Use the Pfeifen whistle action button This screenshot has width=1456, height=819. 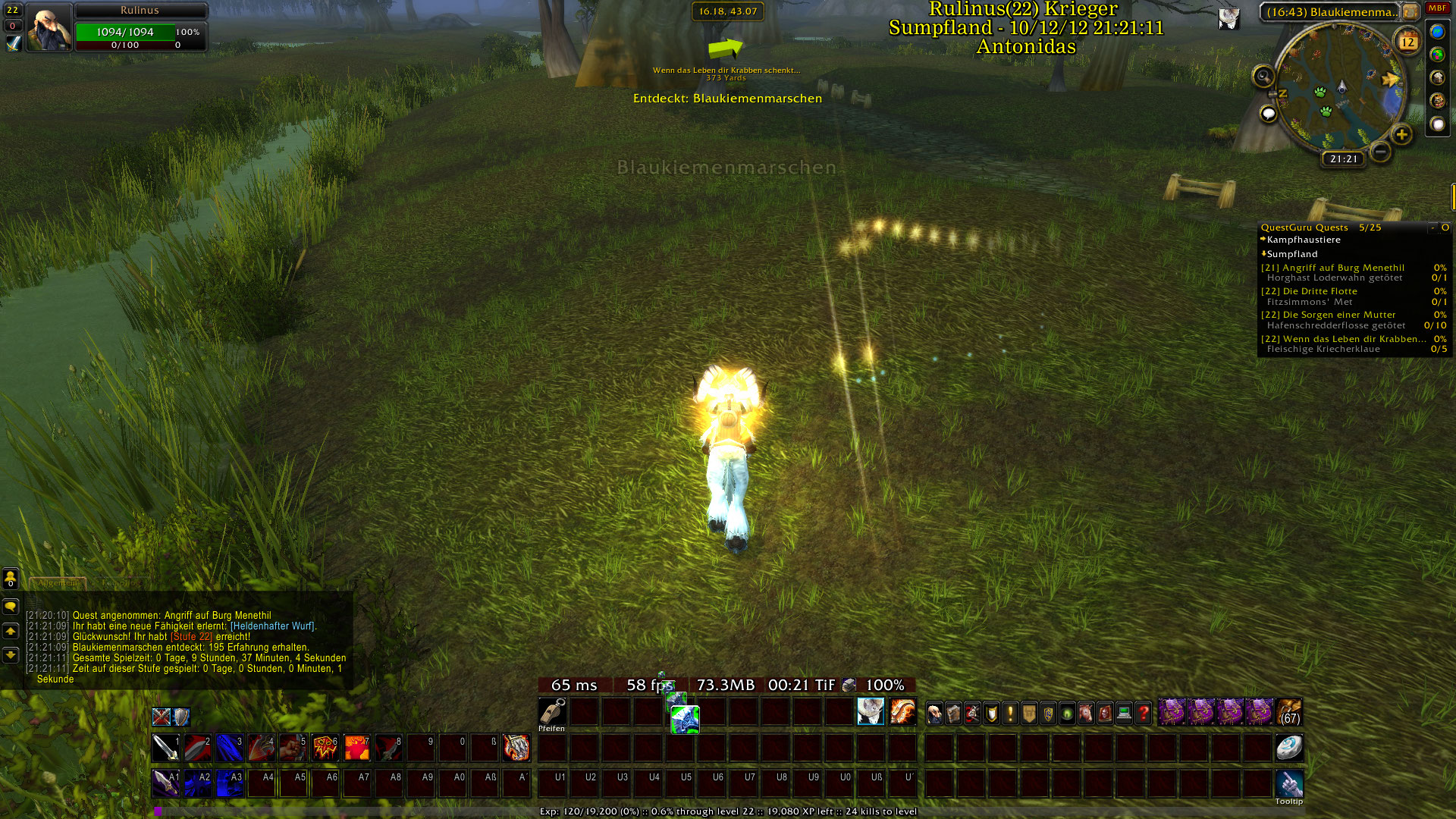pos(552,712)
